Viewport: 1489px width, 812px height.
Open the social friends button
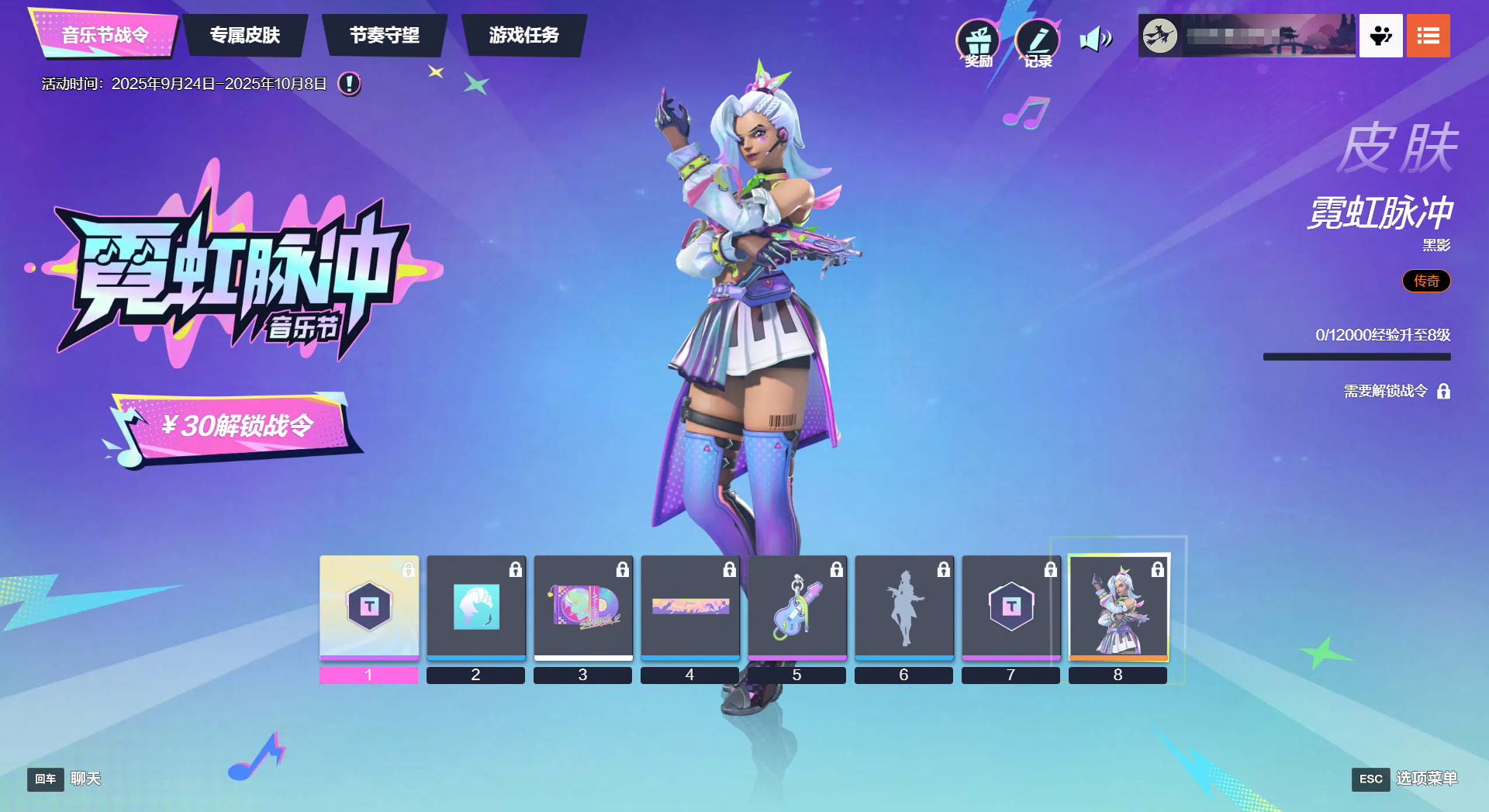tap(1380, 36)
